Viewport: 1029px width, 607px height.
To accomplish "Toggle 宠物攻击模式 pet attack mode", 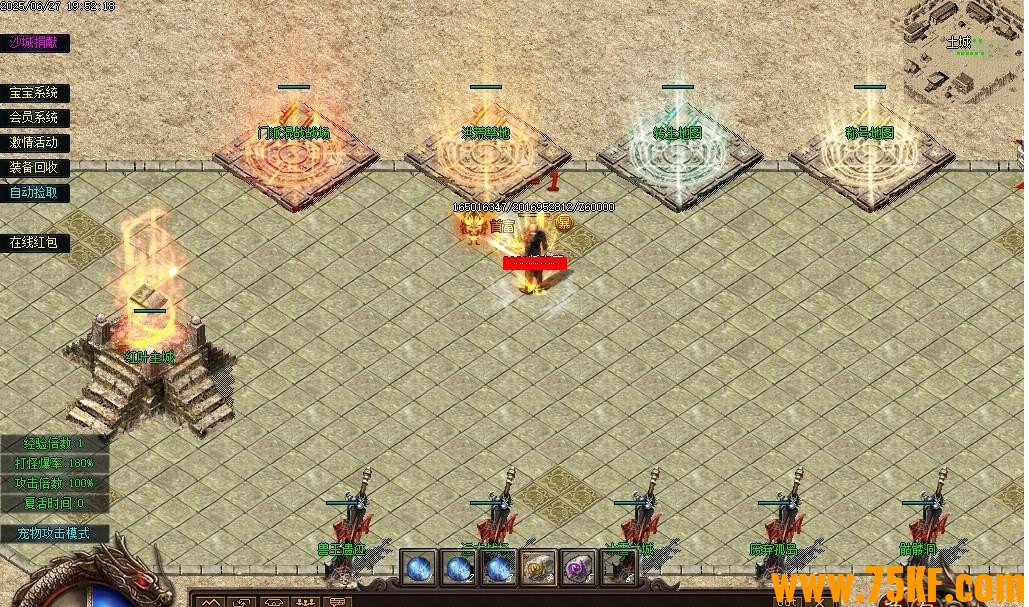I will point(53,533).
